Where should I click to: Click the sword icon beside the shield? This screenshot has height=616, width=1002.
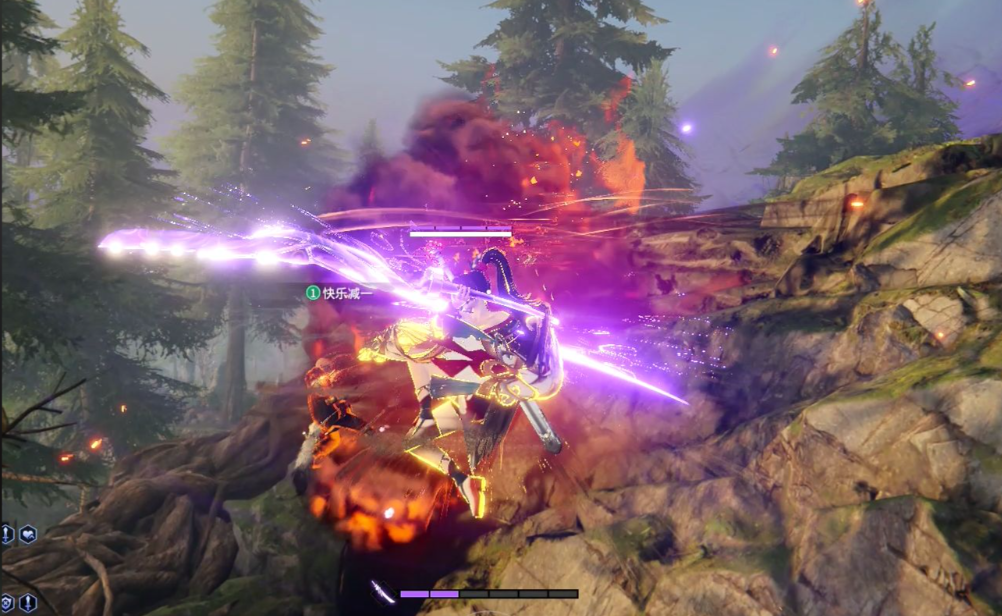point(28,602)
